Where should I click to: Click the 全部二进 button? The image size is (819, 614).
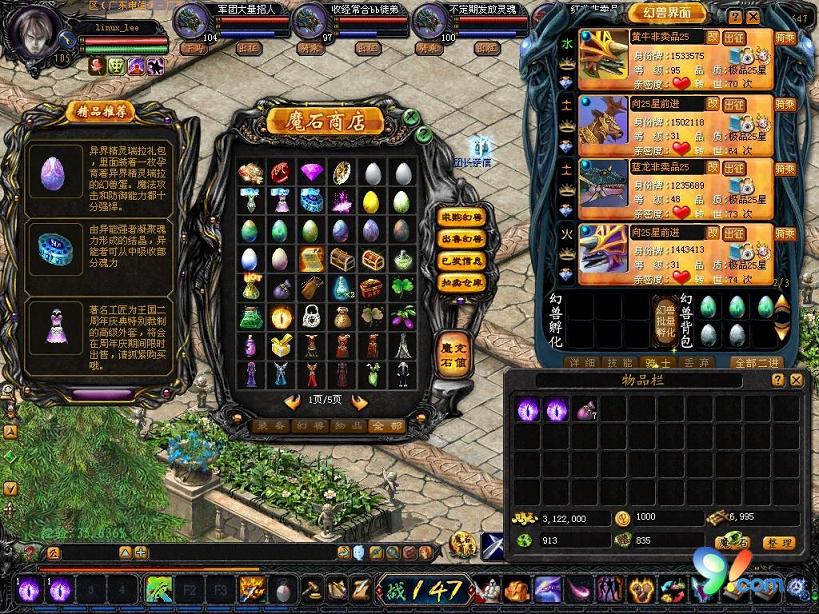point(756,362)
